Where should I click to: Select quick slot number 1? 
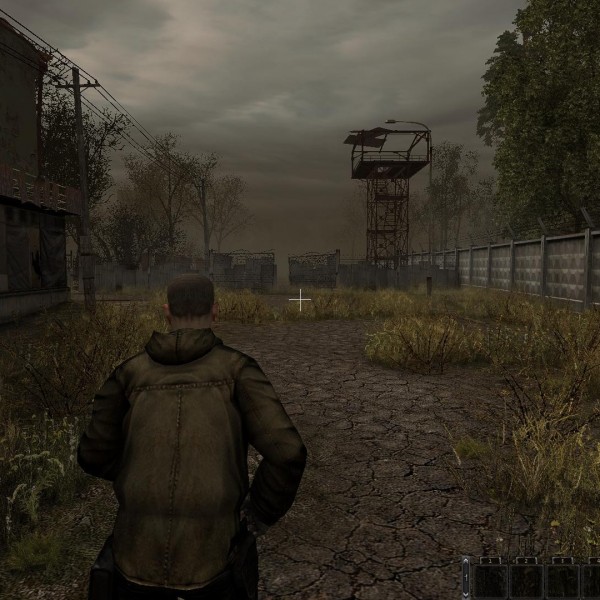tap(490, 581)
